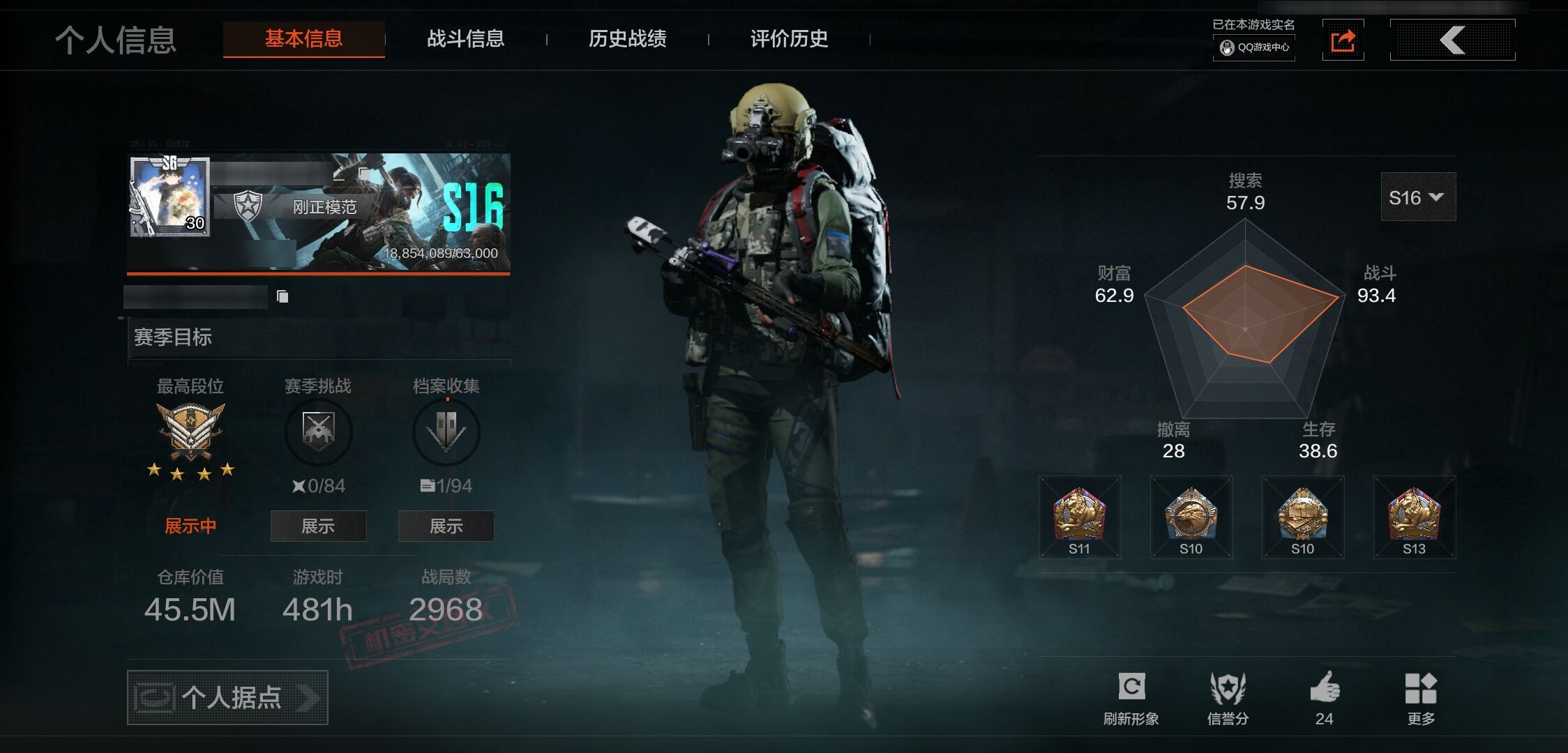Select the S13 season badge
This screenshot has height=753, width=1568.
pos(1414,517)
